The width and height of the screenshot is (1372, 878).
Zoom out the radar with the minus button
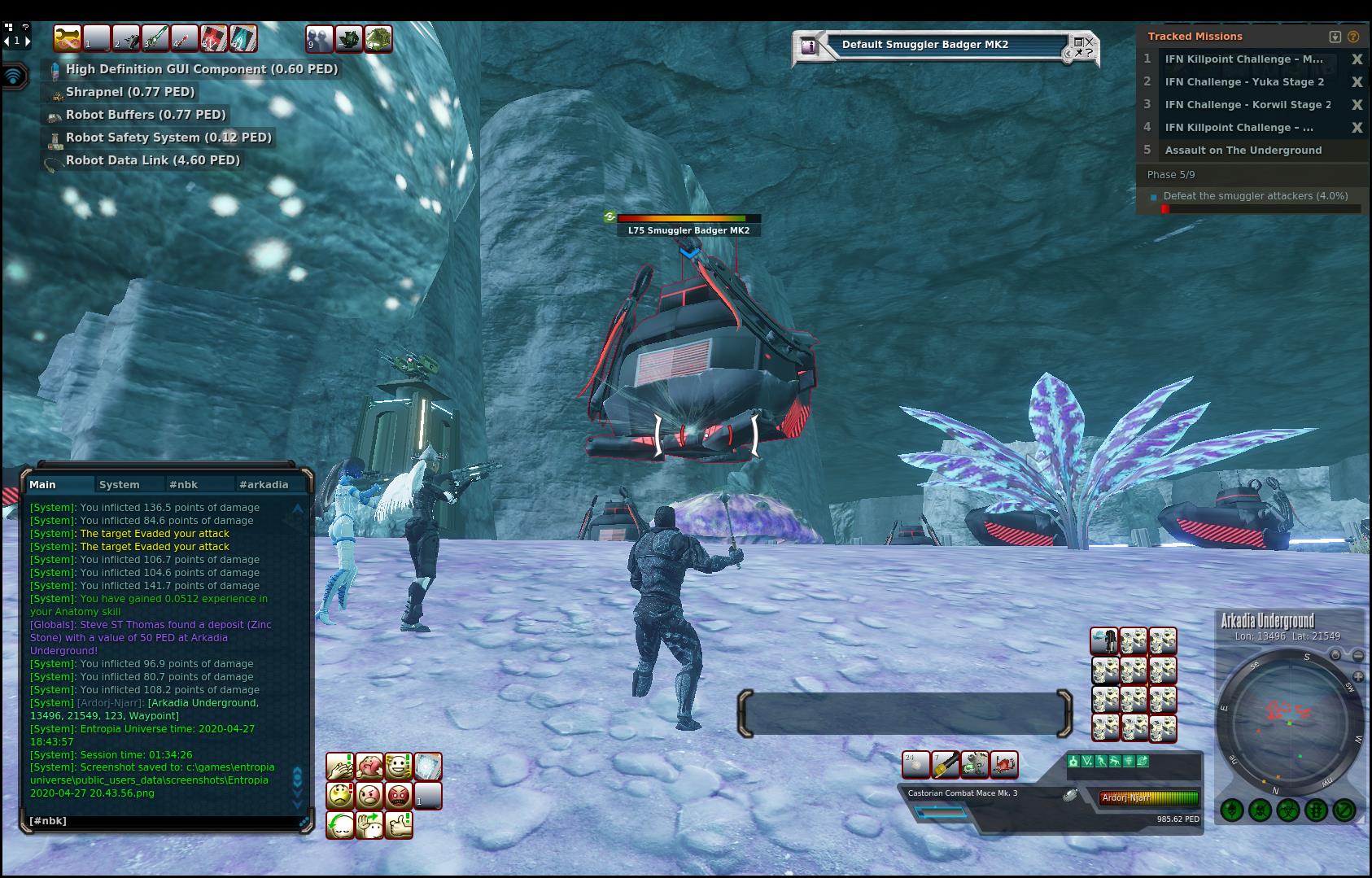1358,655
